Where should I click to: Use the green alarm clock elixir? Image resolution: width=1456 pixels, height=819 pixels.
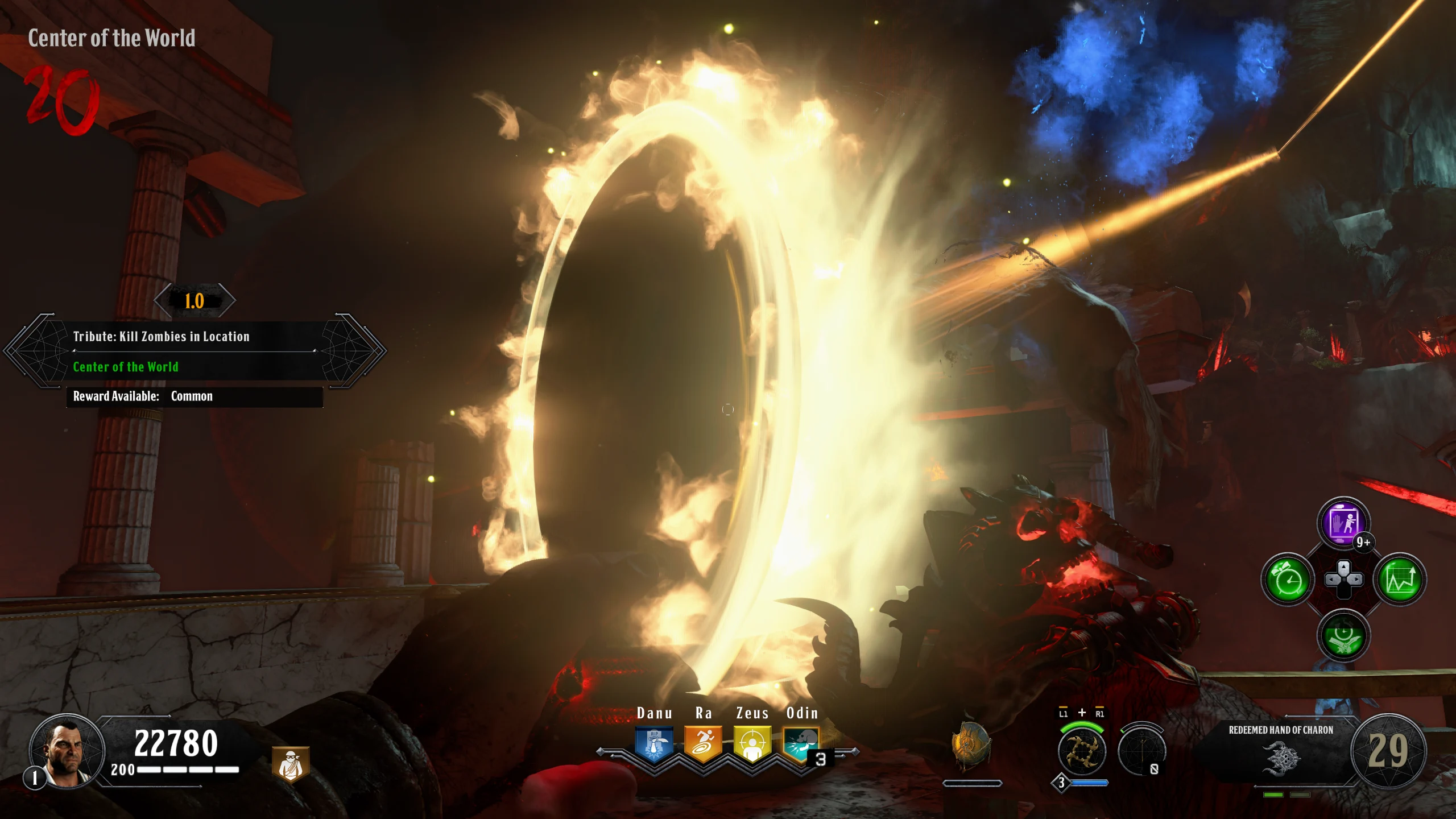click(x=1288, y=580)
